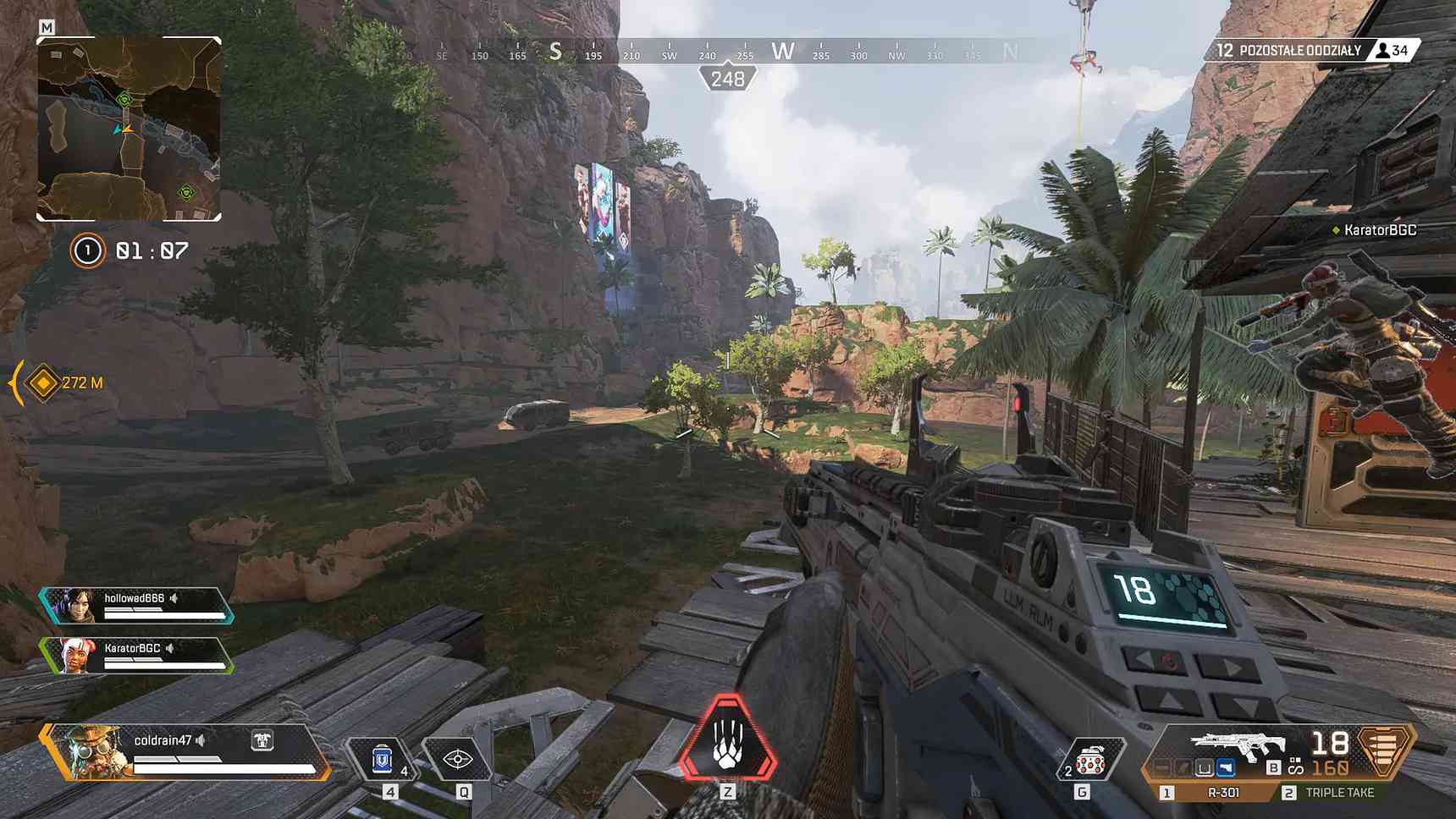Click the orange 272 M ping marker
The height and width of the screenshot is (819, 1456).
43,382
